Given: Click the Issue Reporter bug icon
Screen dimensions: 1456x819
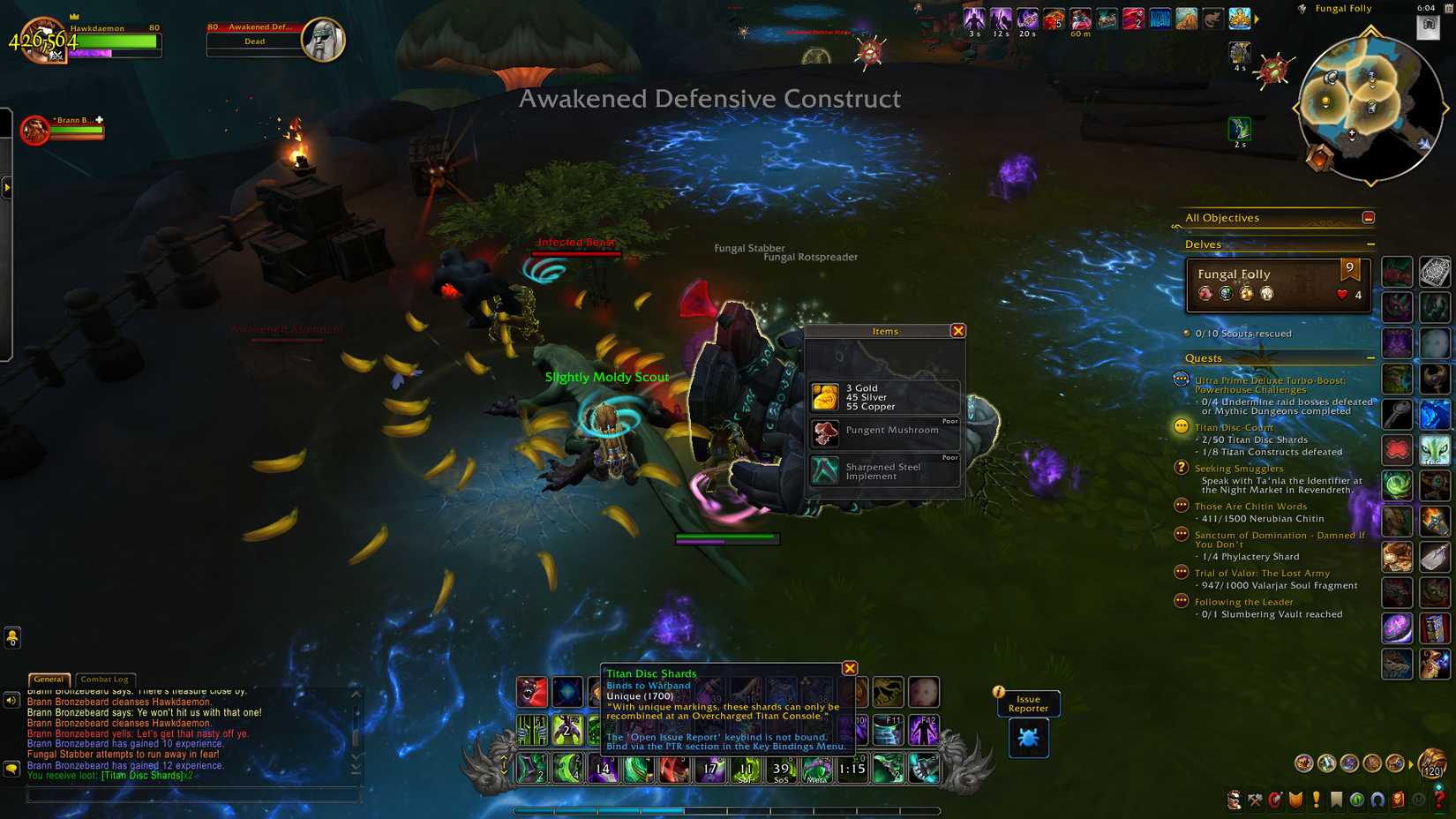Looking at the screenshot, I should coord(1027,738).
